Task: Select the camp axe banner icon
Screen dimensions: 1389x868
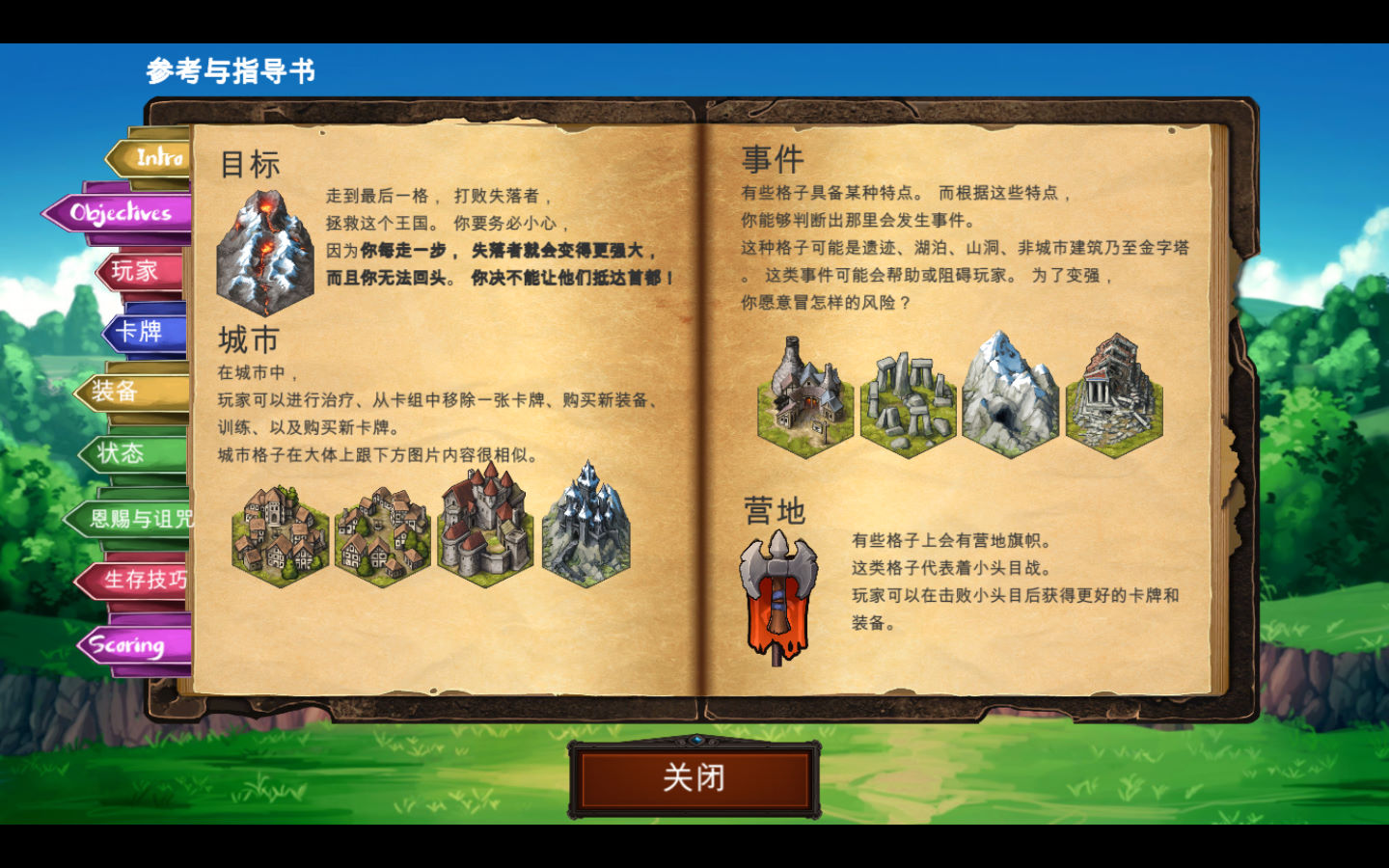Action: pyautogui.click(x=777, y=593)
